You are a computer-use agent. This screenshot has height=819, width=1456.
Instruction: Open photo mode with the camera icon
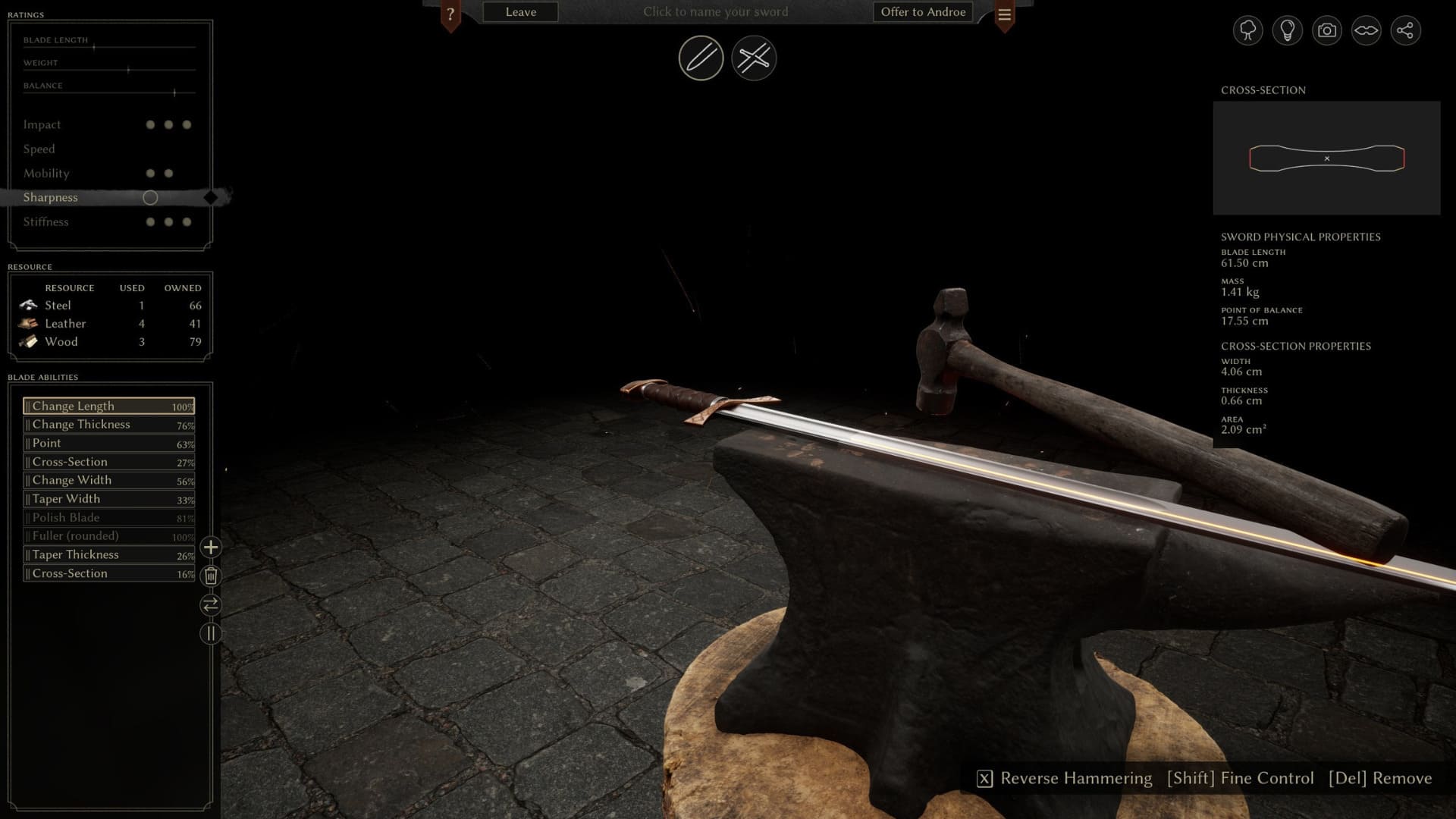pyautogui.click(x=1326, y=30)
